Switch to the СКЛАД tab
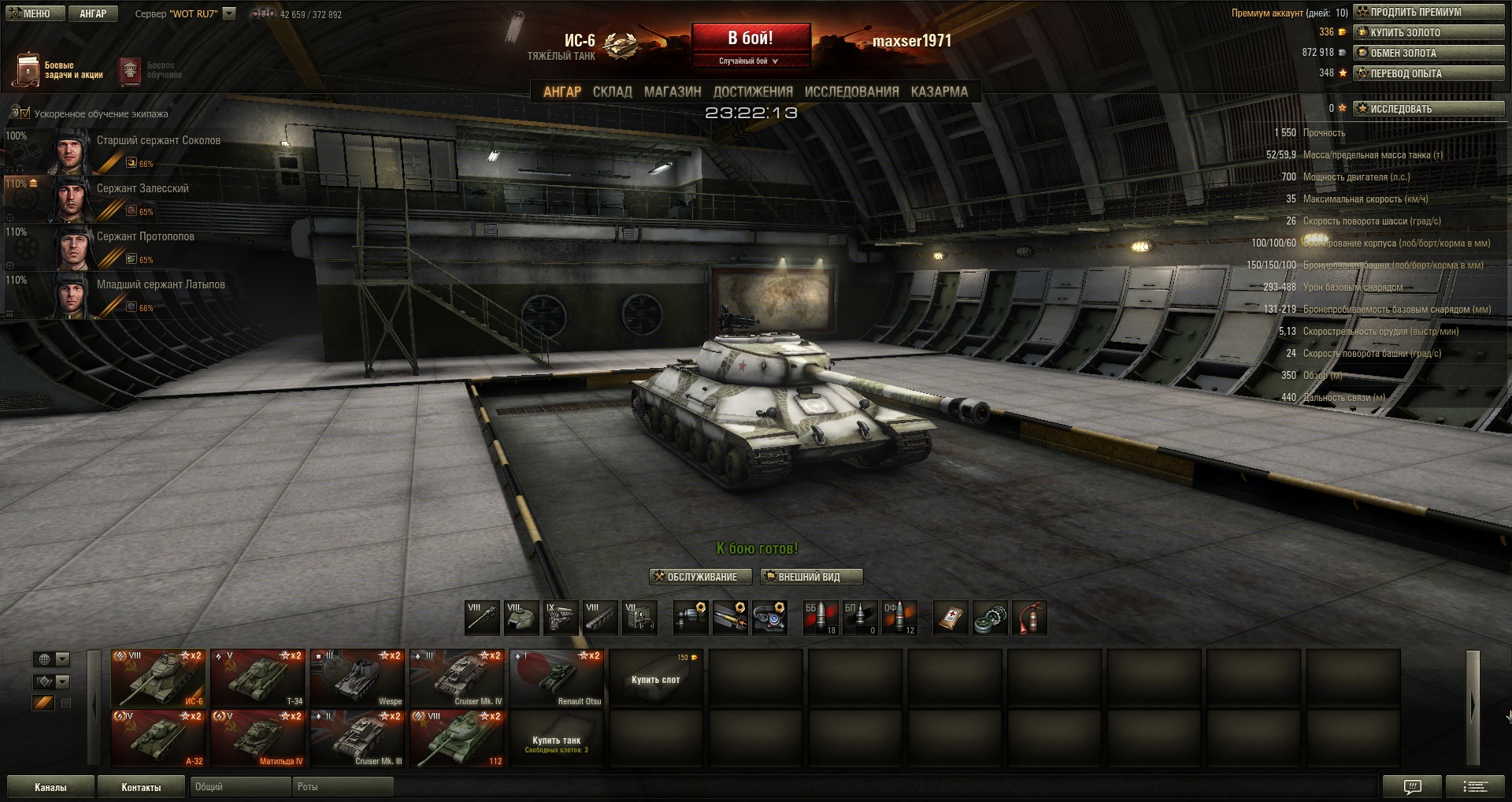This screenshot has height=802, width=1512. [612, 92]
